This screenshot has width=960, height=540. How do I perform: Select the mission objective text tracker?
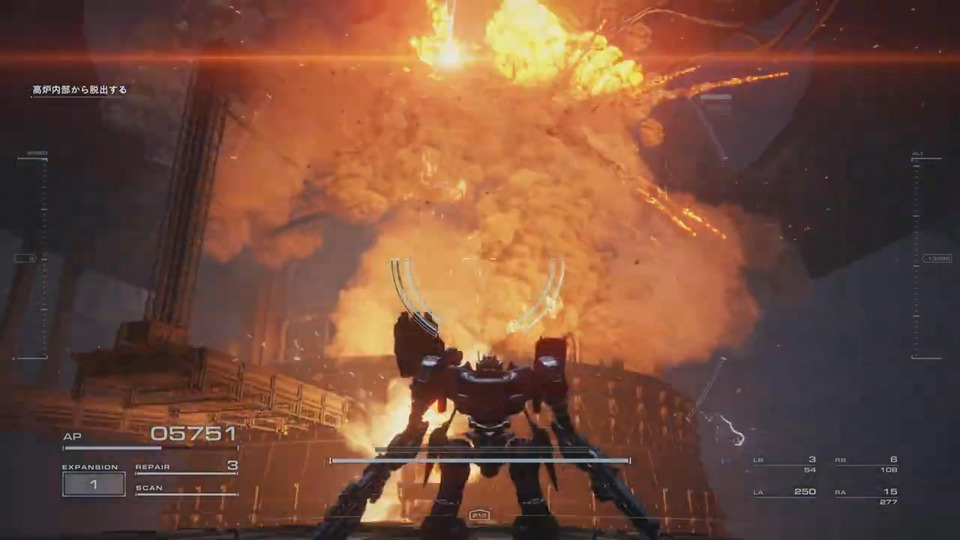(x=79, y=90)
